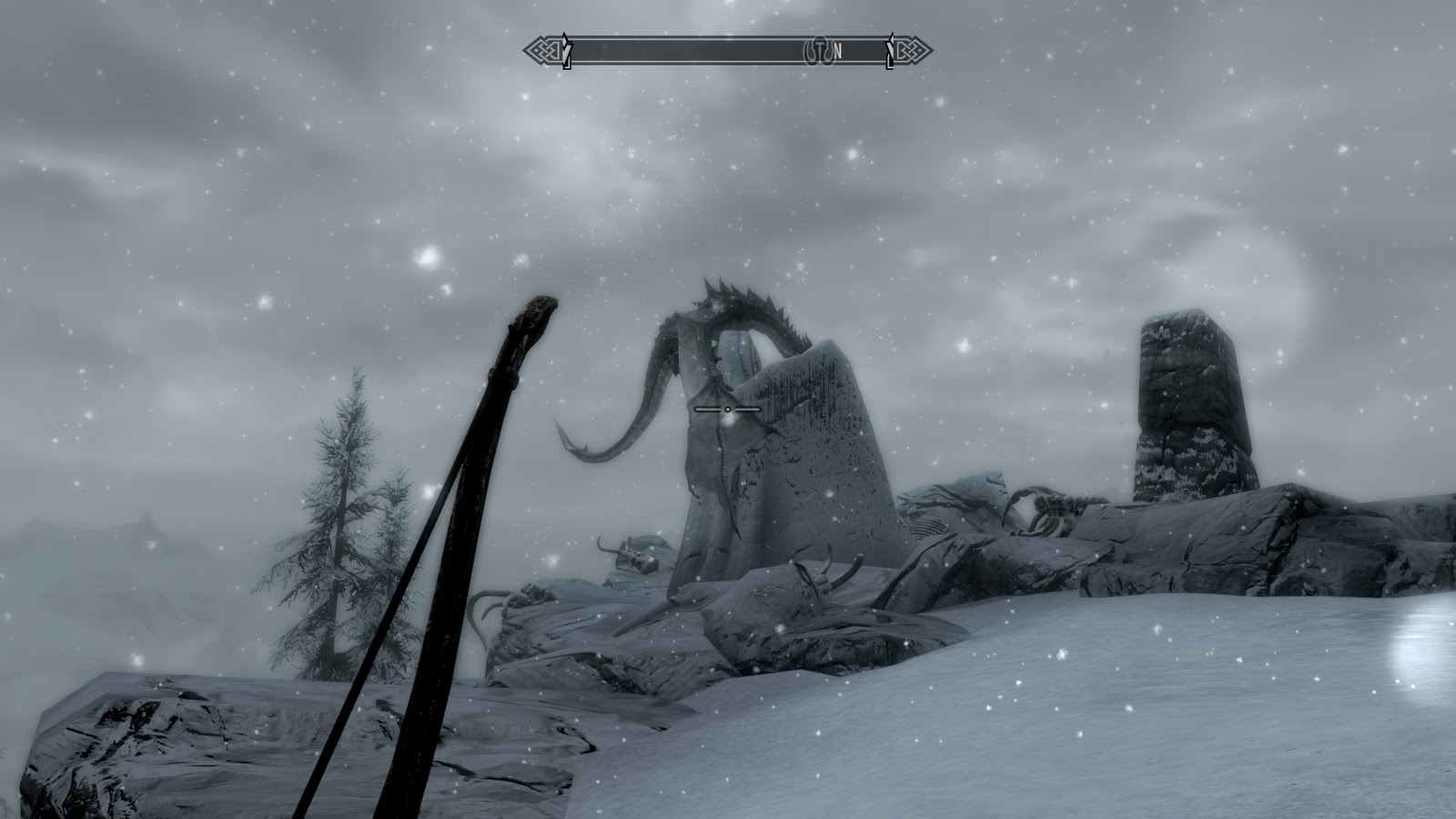
Task: Select the middle segment of the compass strip
Action: 728,52
